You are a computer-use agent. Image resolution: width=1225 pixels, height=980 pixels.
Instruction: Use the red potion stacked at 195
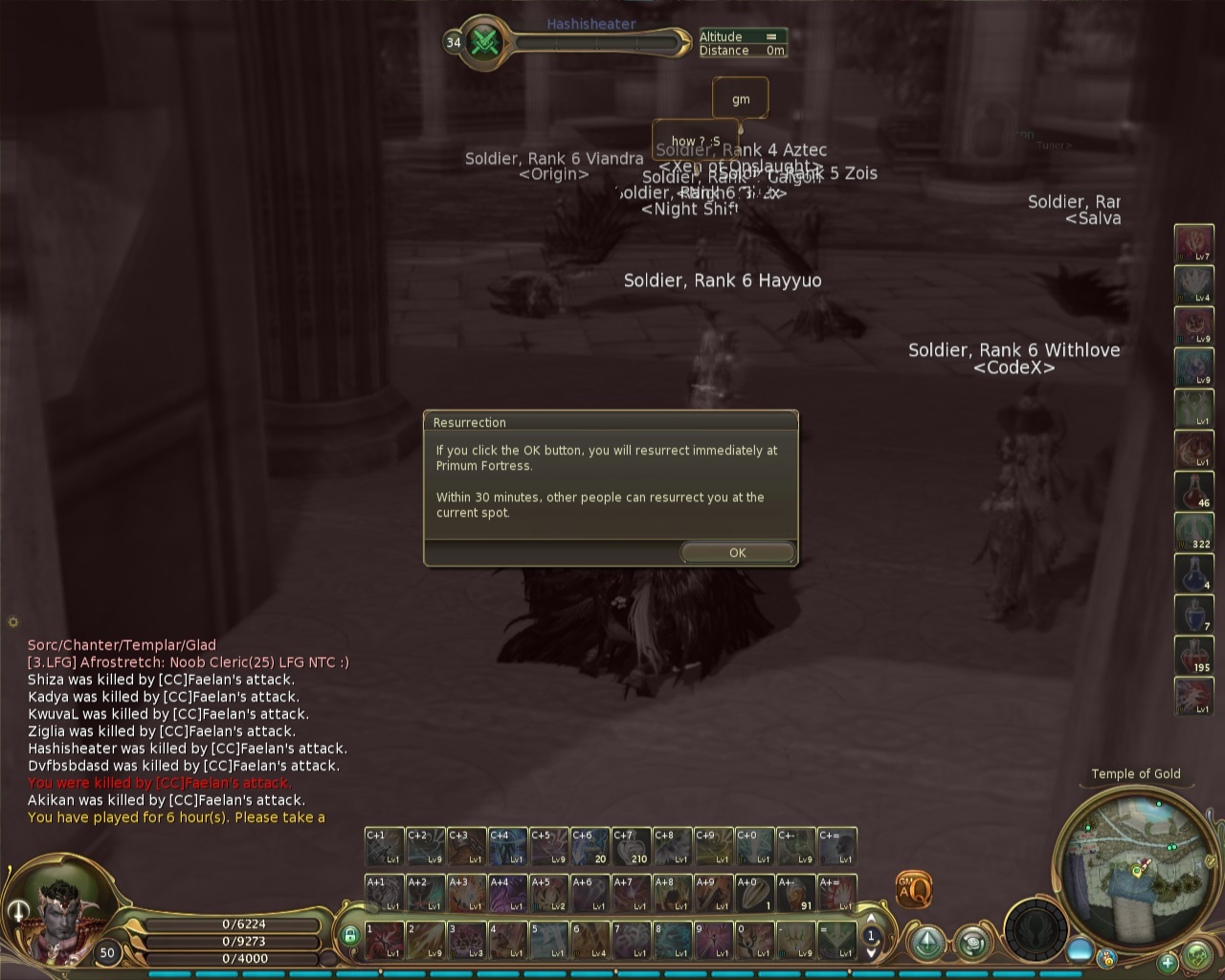point(1193,655)
